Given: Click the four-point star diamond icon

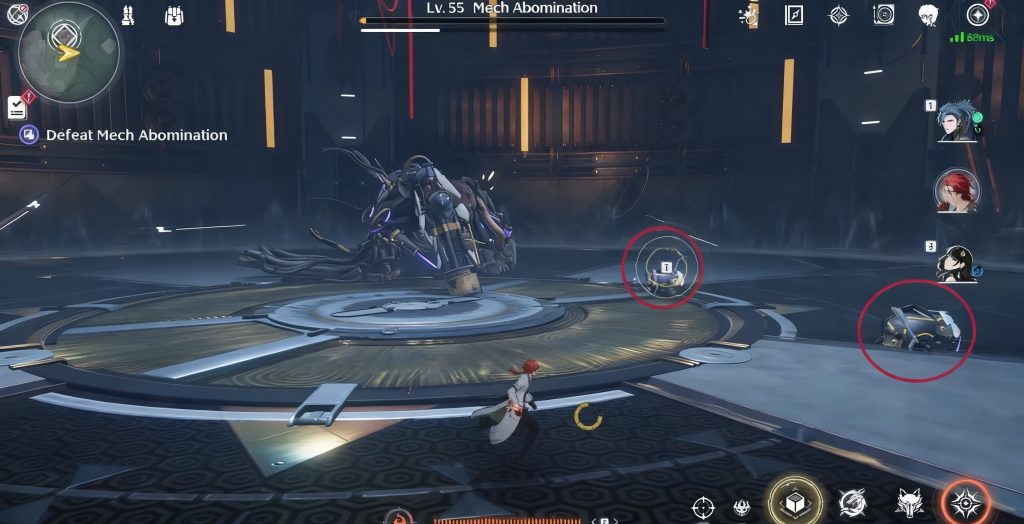Looking at the screenshot, I should (x=839, y=15).
